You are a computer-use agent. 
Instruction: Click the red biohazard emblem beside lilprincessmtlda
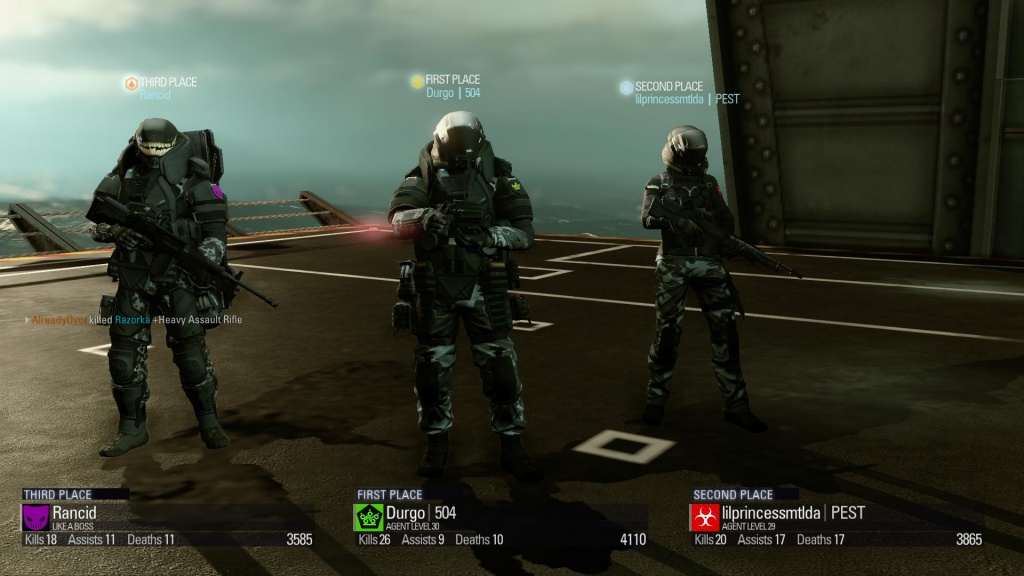tap(704, 517)
